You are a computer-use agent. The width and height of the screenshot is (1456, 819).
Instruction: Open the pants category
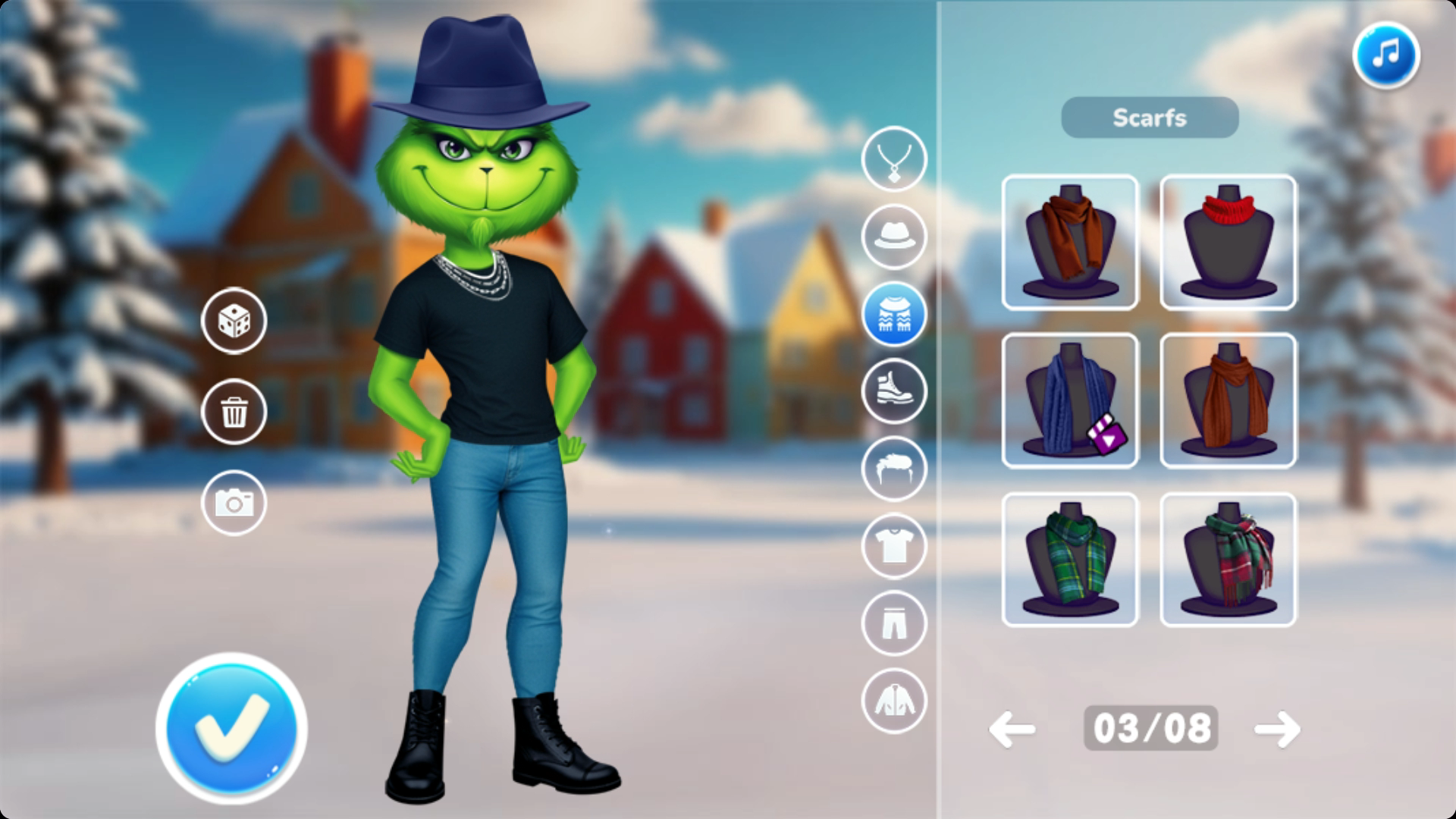coord(894,623)
